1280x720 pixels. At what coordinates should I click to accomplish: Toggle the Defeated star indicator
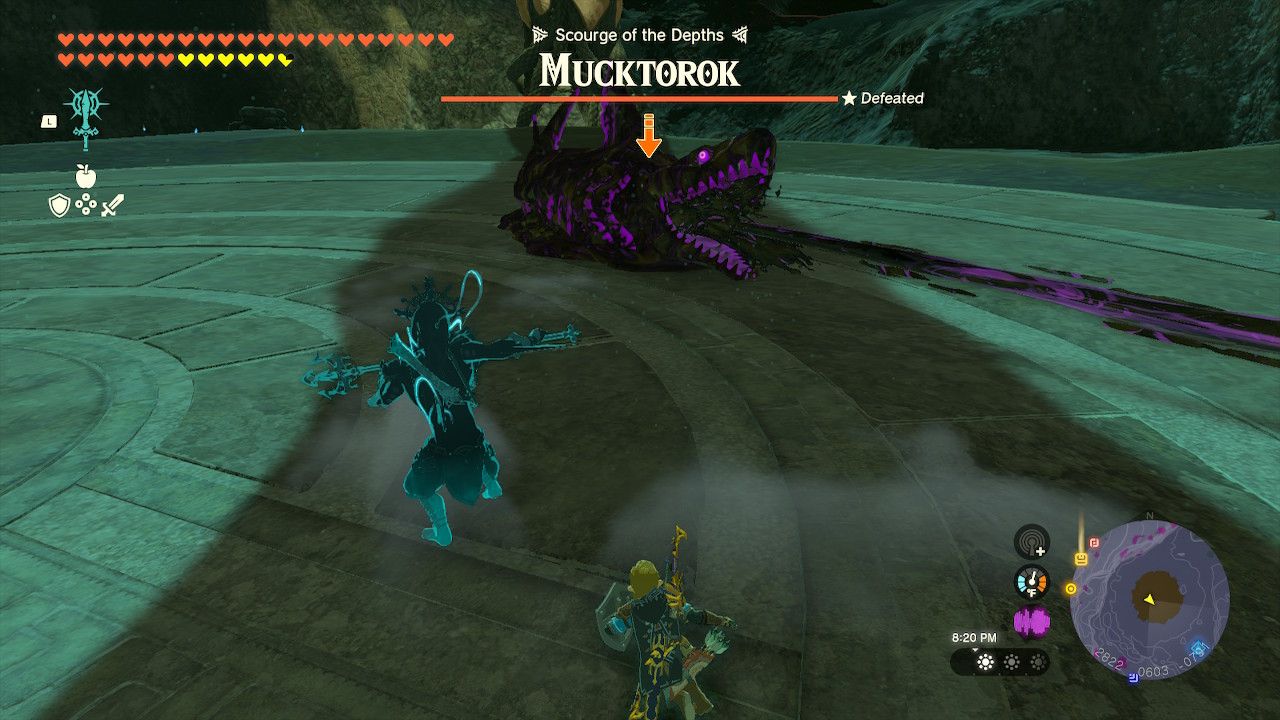point(850,98)
